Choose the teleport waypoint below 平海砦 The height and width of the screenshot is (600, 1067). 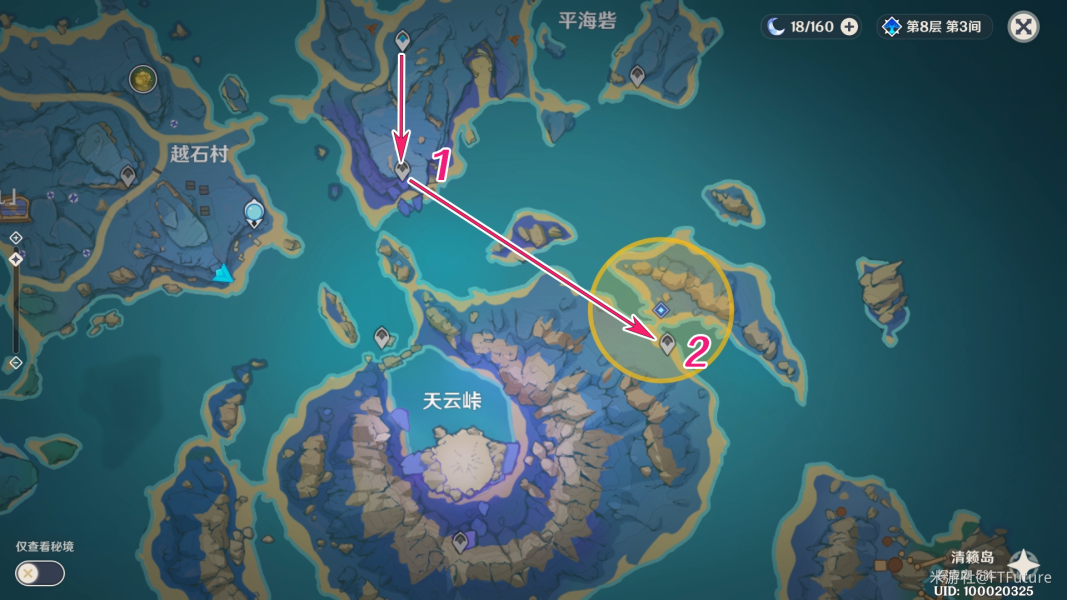pos(637,74)
